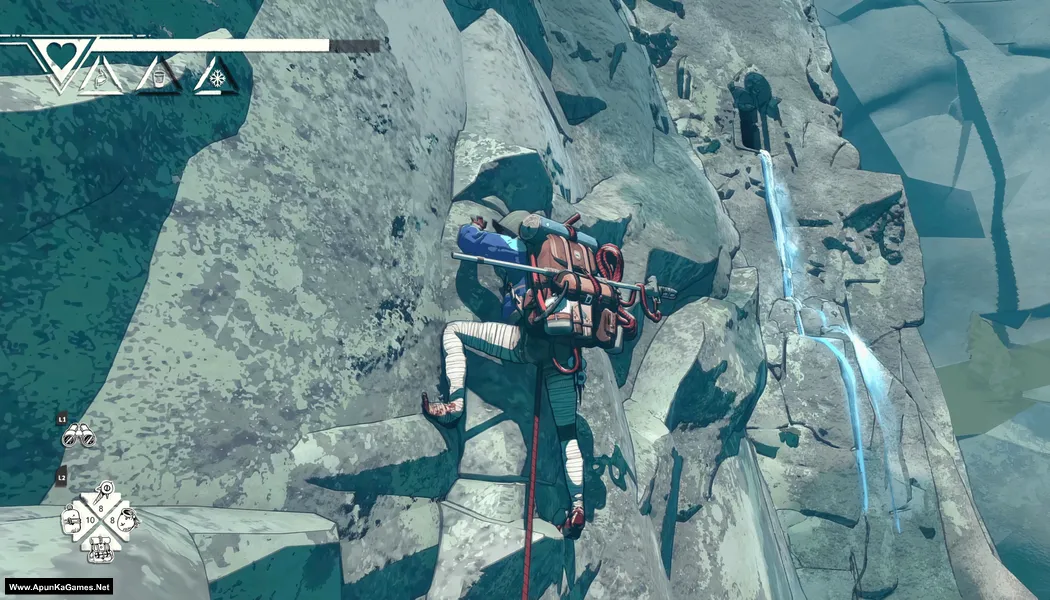Select the flexed arm stamina icon
The height and width of the screenshot is (600, 1050).
pyautogui.click(x=101, y=77)
